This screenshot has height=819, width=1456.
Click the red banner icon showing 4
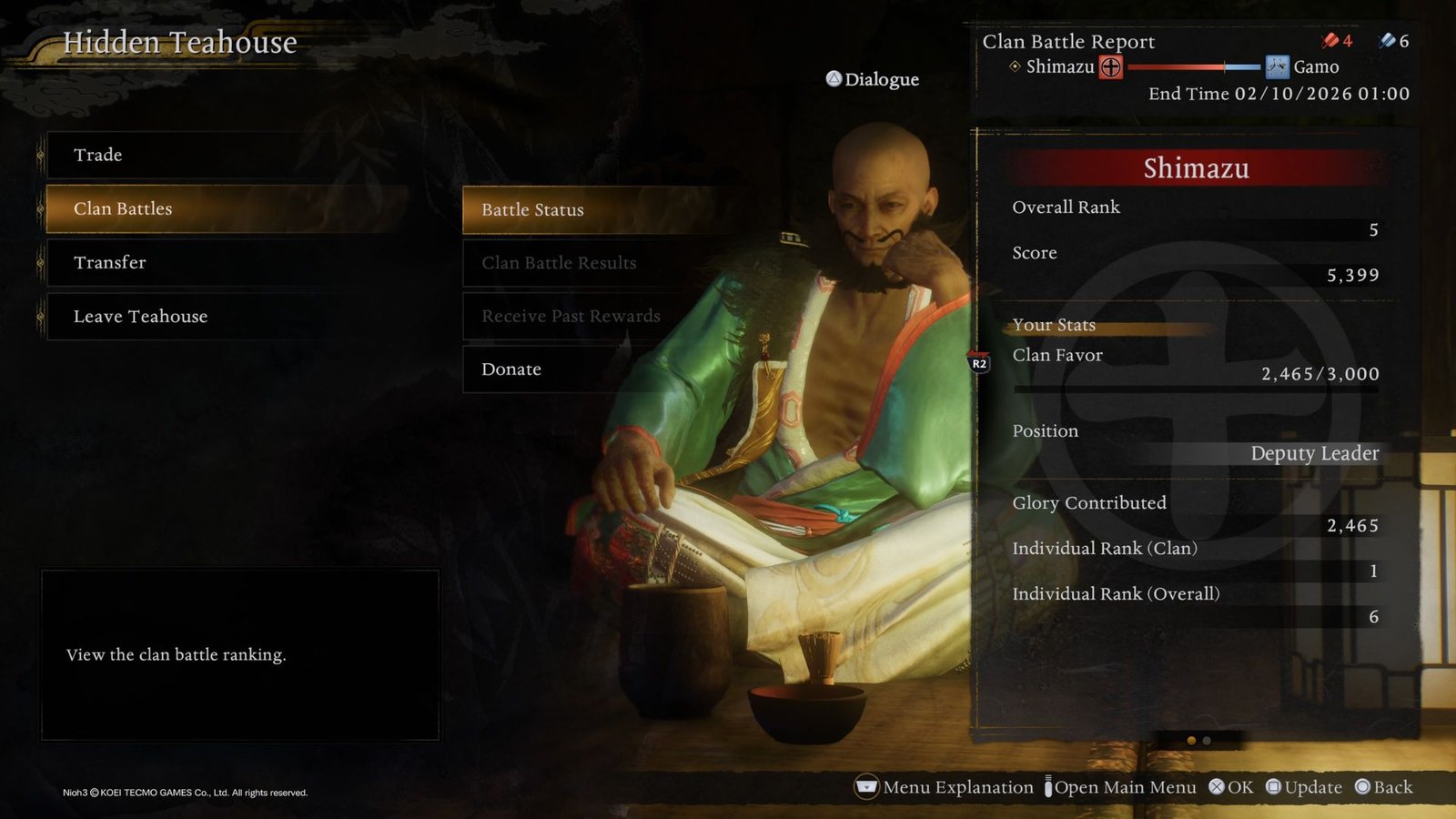[x=1328, y=40]
